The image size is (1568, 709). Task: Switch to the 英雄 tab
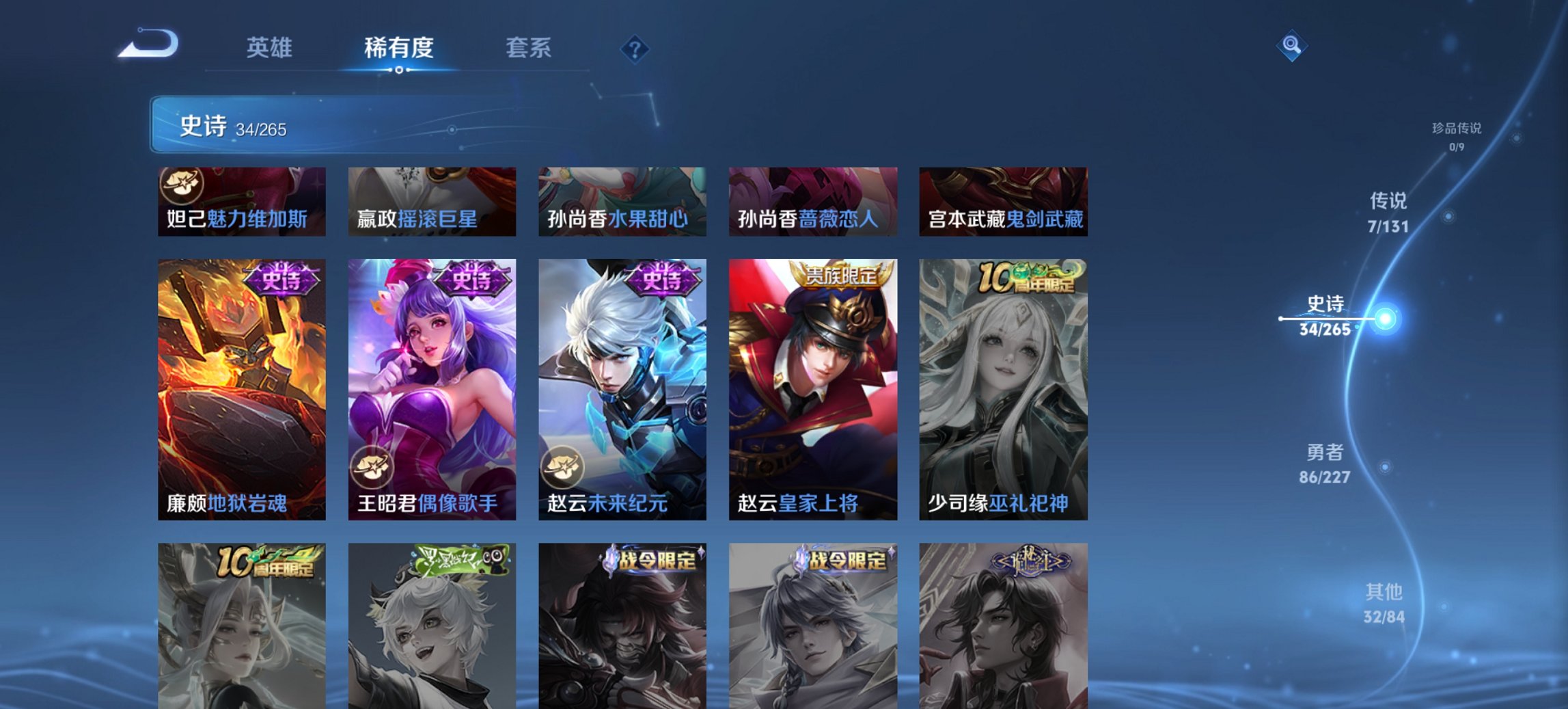271,47
